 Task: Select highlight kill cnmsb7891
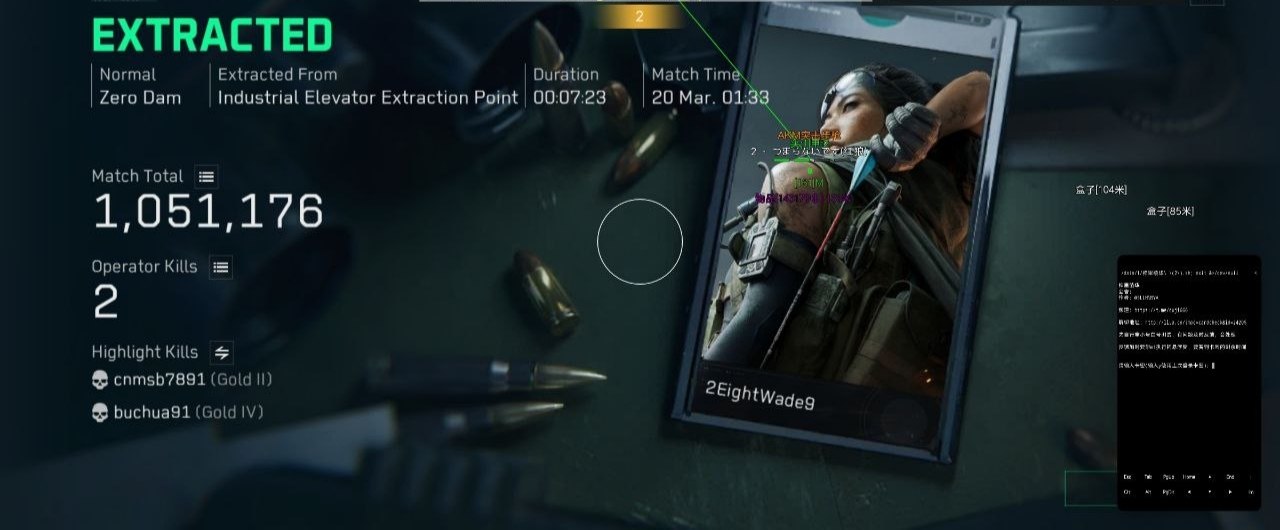(x=159, y=380)
